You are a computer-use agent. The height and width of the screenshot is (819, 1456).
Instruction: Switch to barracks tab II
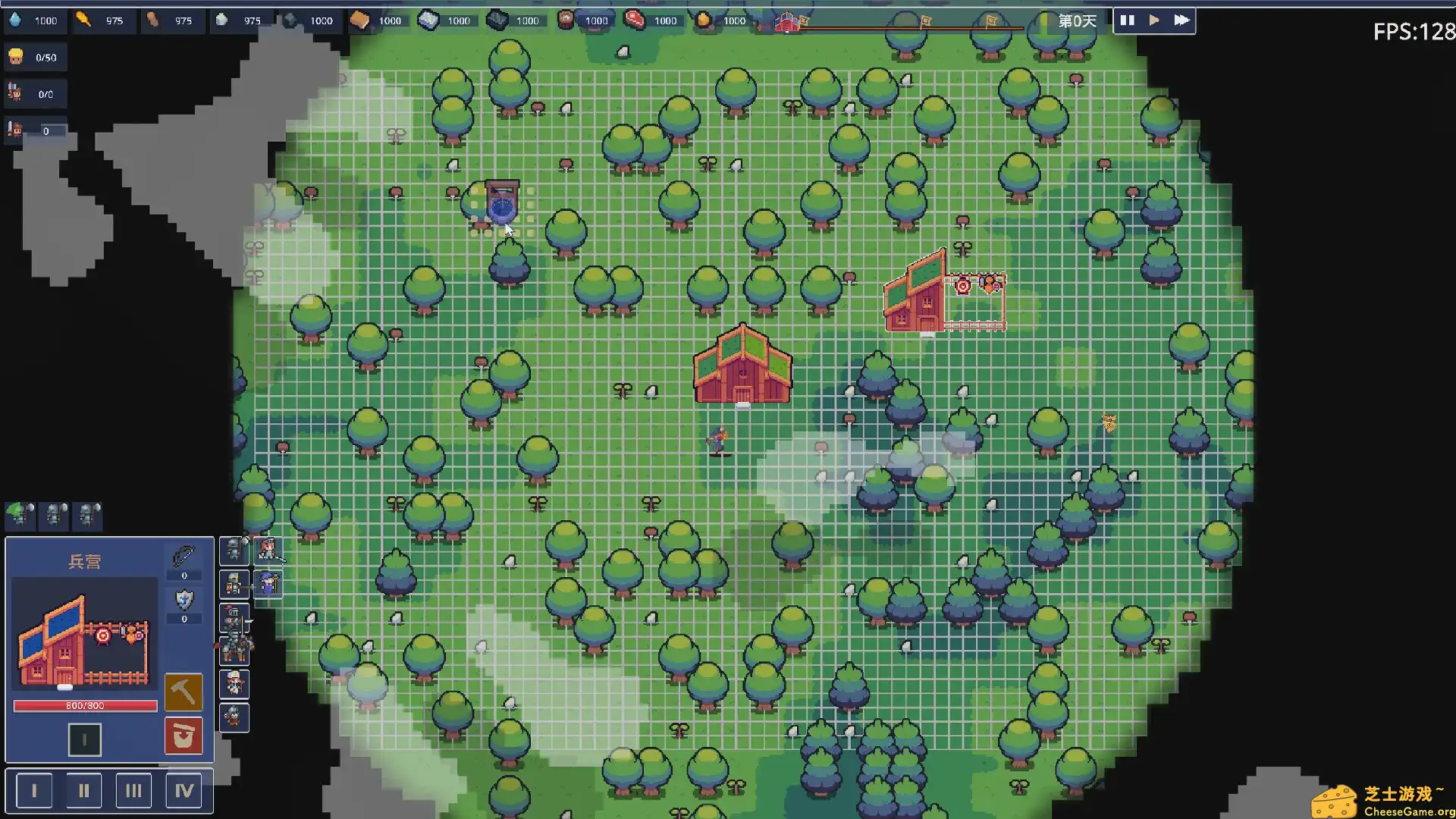[84, 789]
